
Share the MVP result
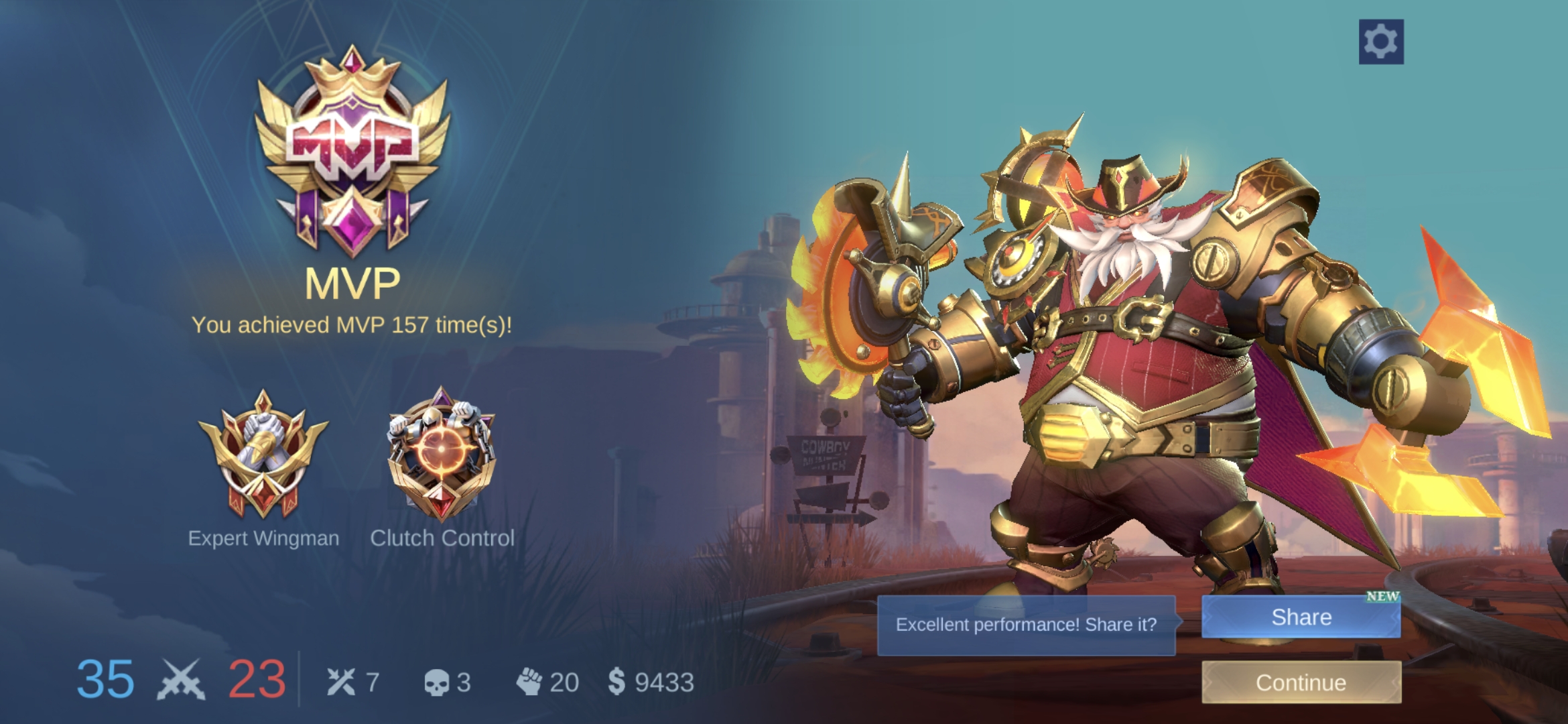pyautogui.click(x=1301, y=617)
